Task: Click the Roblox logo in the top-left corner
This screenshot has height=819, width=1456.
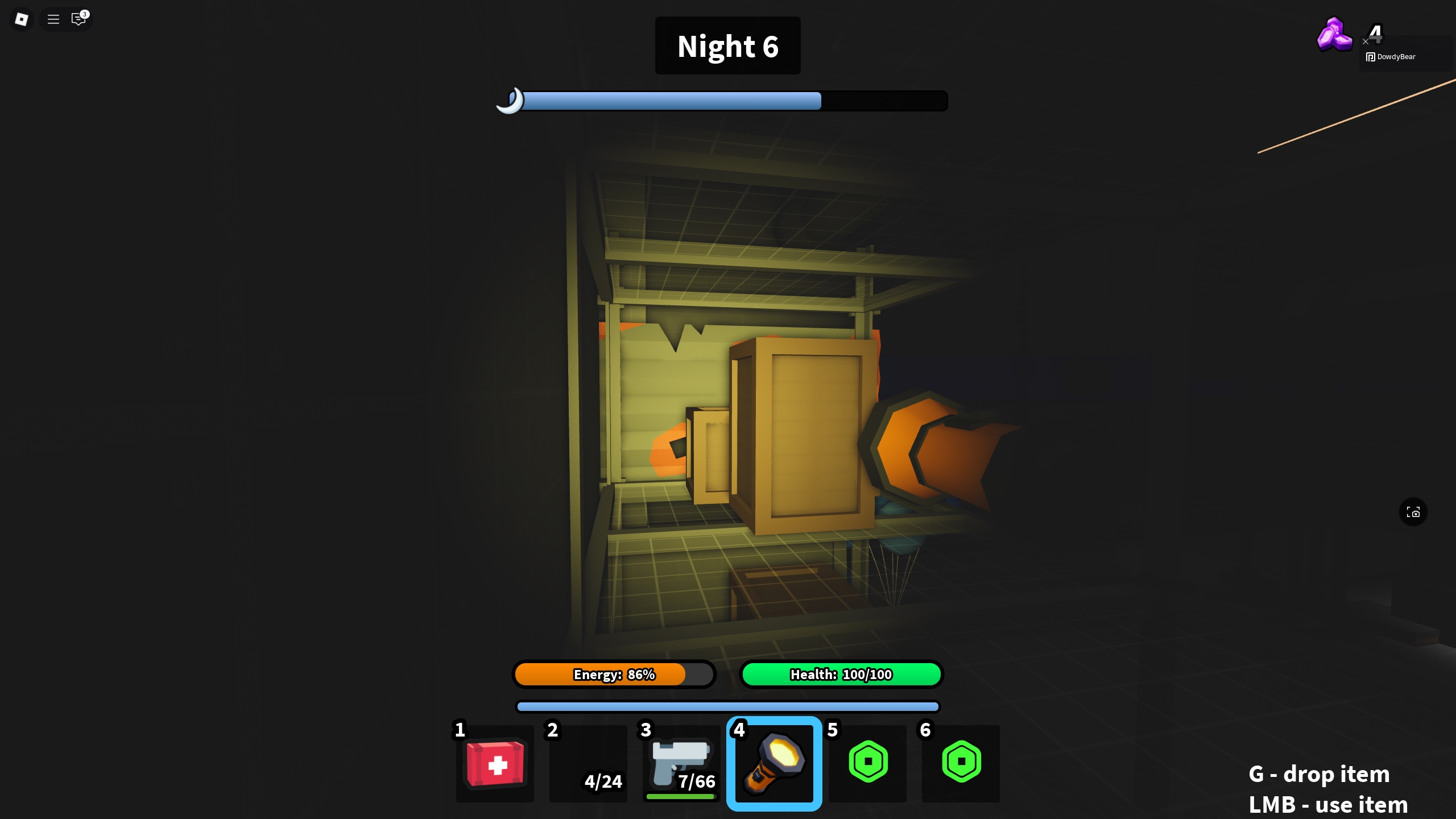Action: (x=21, y=19)
